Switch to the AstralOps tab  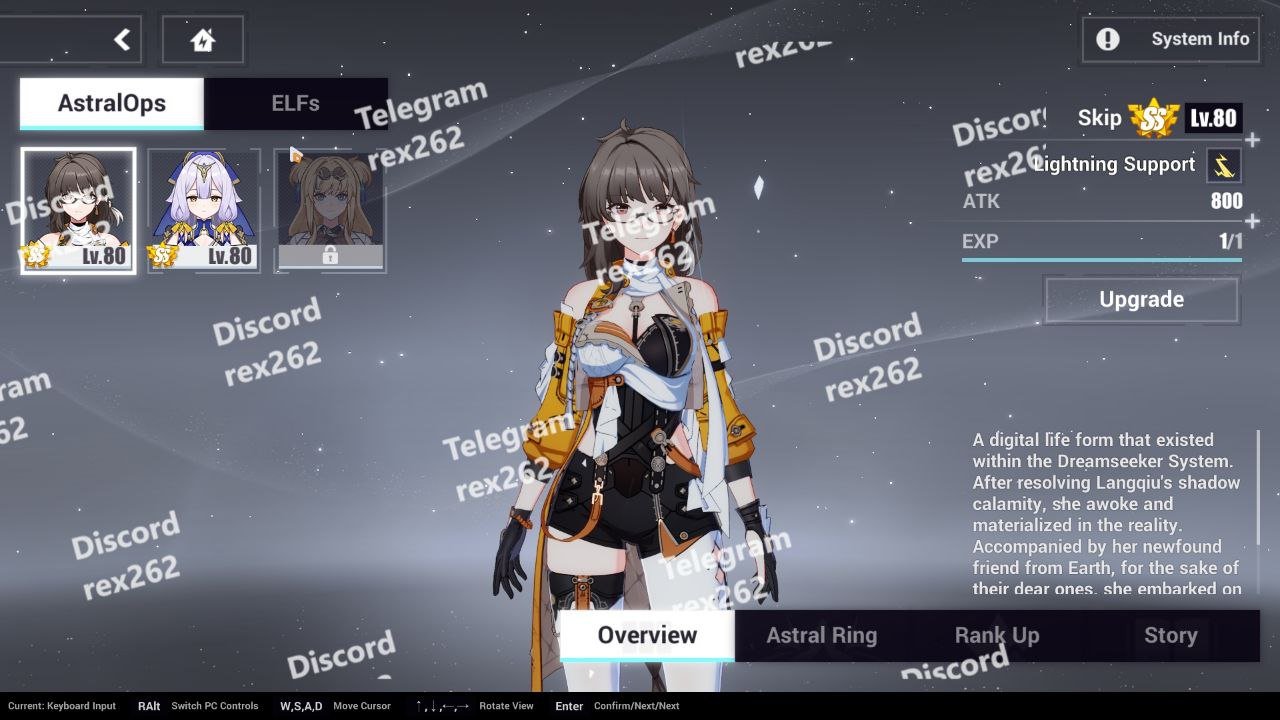112,103
